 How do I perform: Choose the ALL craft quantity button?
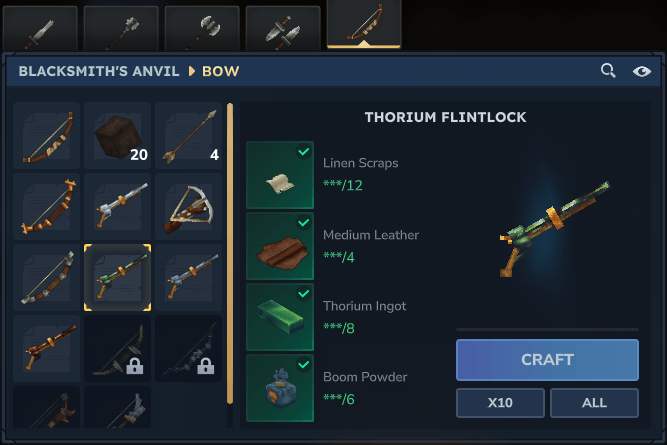click(x=593, y=402)
